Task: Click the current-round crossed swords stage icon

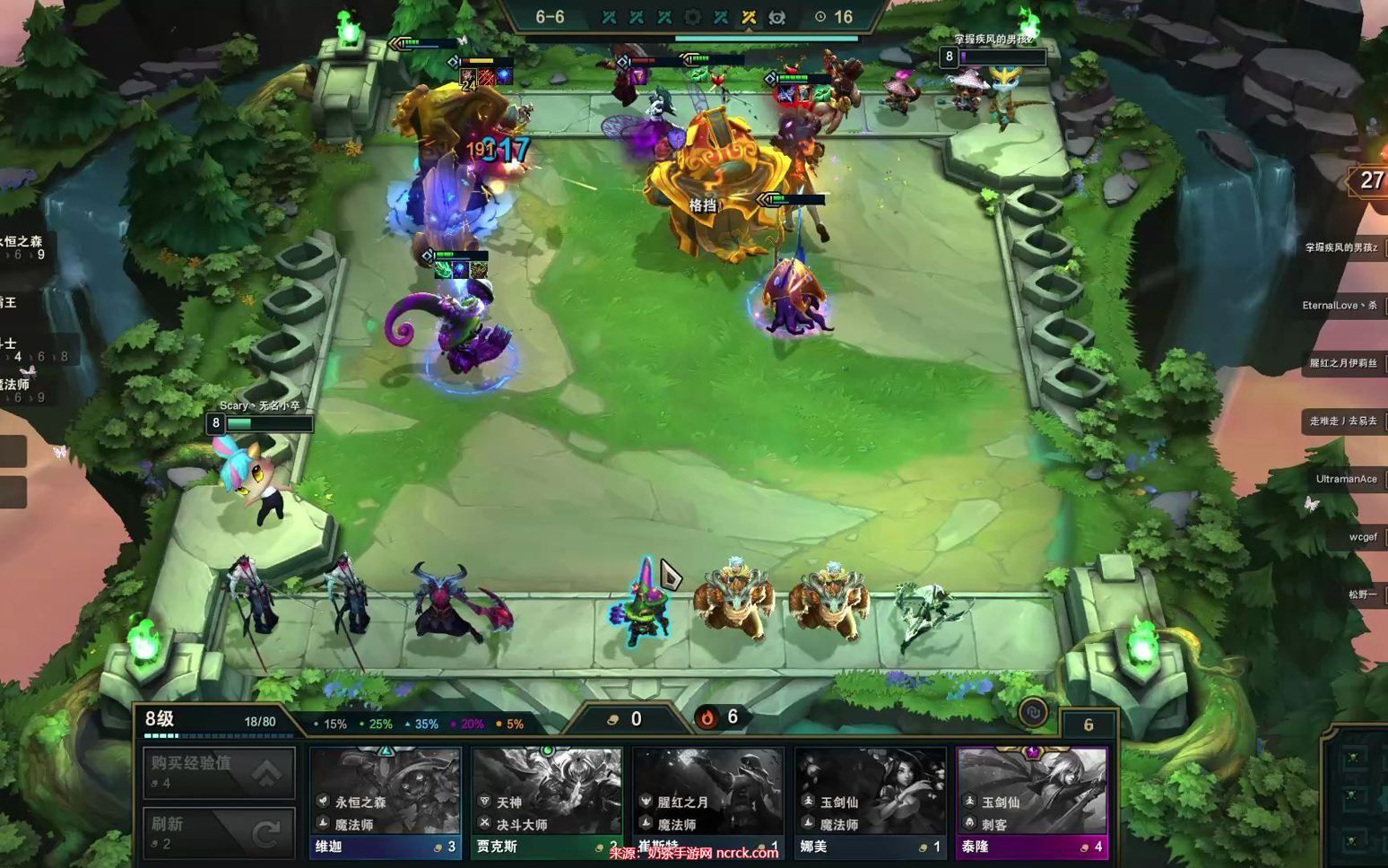Action: pos(749,17)
